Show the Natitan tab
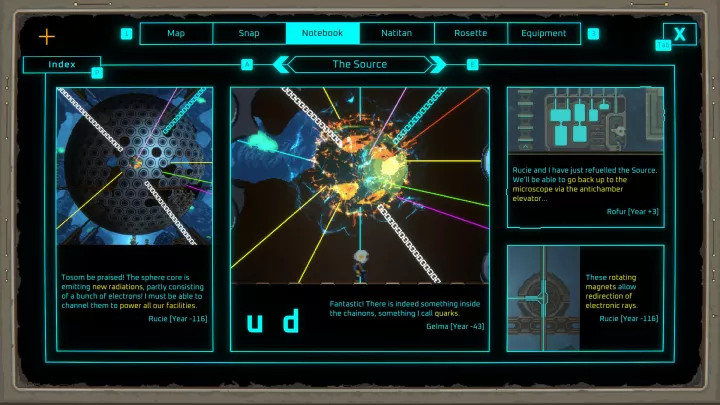This screenshot has height=405, width=720. pos(397,33)
